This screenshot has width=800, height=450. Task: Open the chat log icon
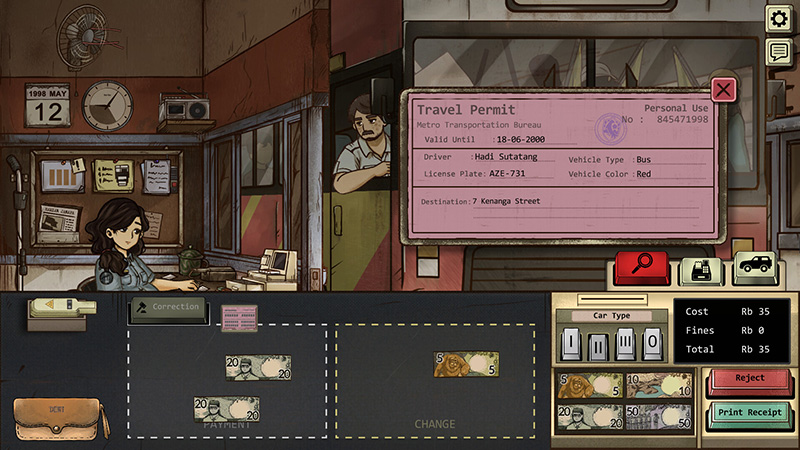(x=779, y=52)
